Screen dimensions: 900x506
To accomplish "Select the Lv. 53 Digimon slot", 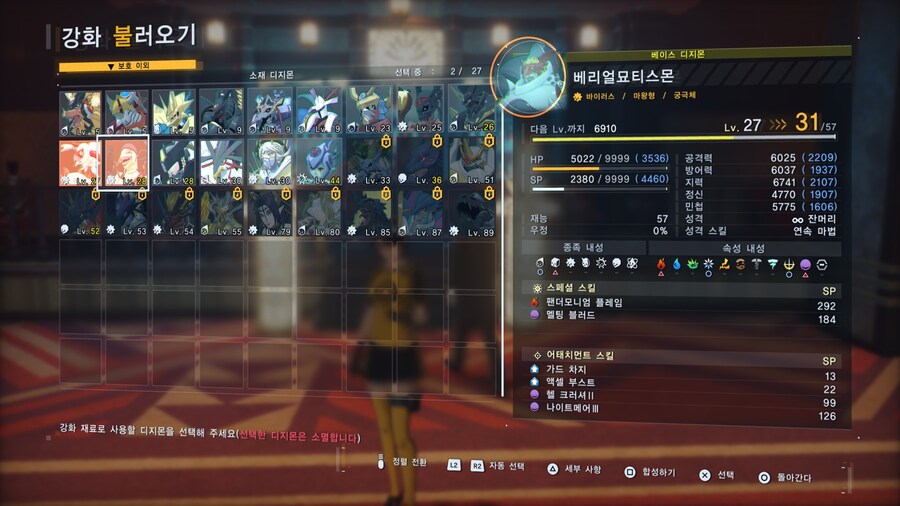I will click(x=127, y=212).
